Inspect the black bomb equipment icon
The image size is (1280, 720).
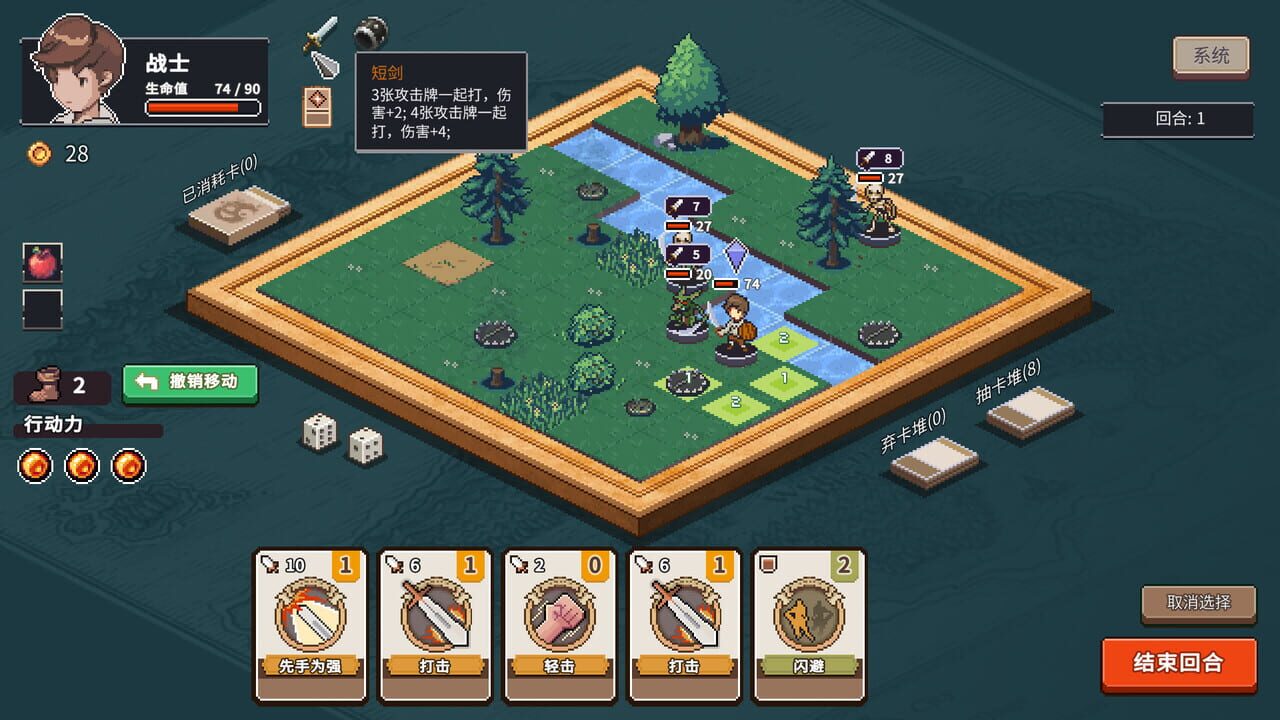[370, 33]
